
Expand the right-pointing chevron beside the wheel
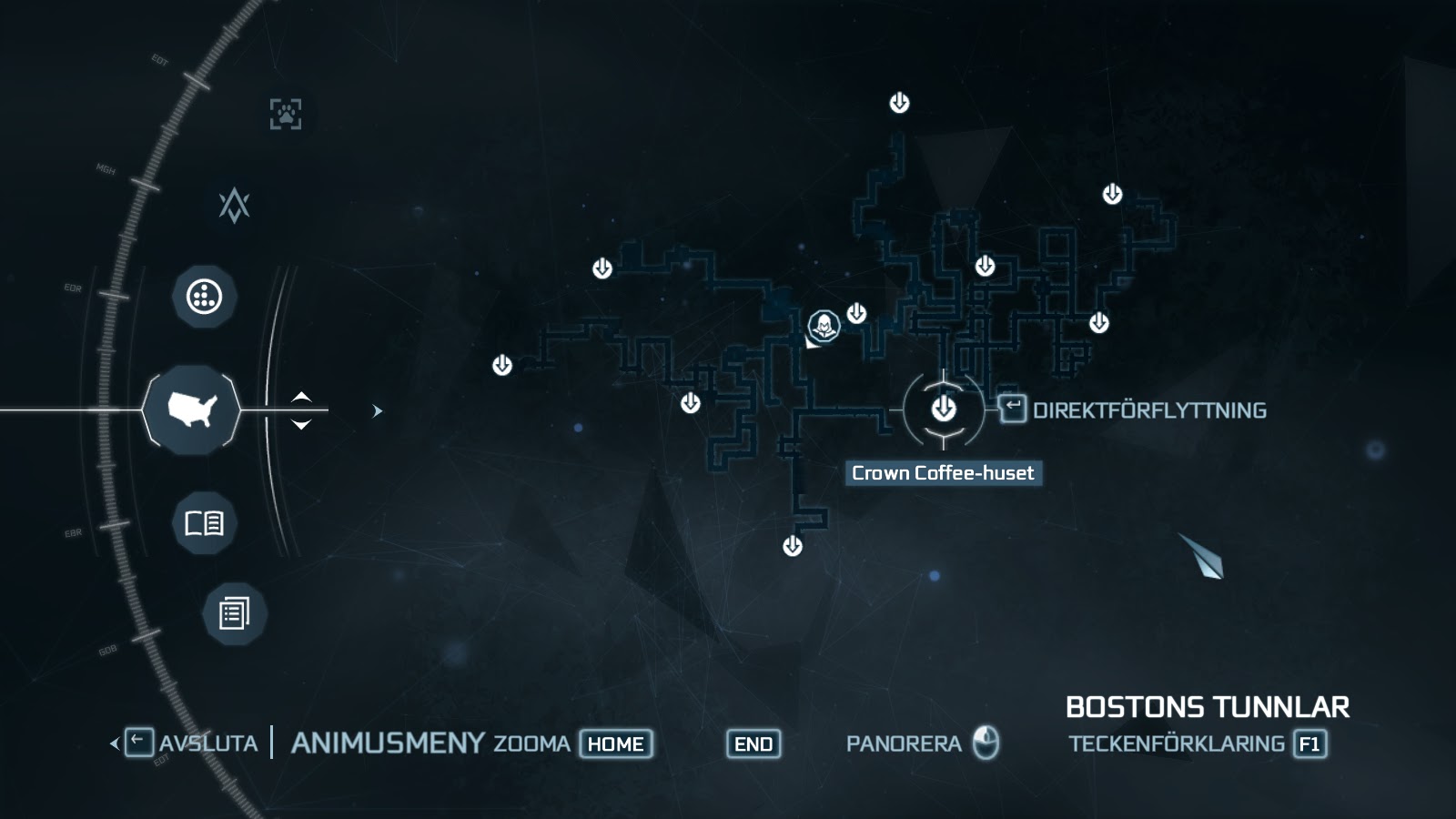(376, 410)
